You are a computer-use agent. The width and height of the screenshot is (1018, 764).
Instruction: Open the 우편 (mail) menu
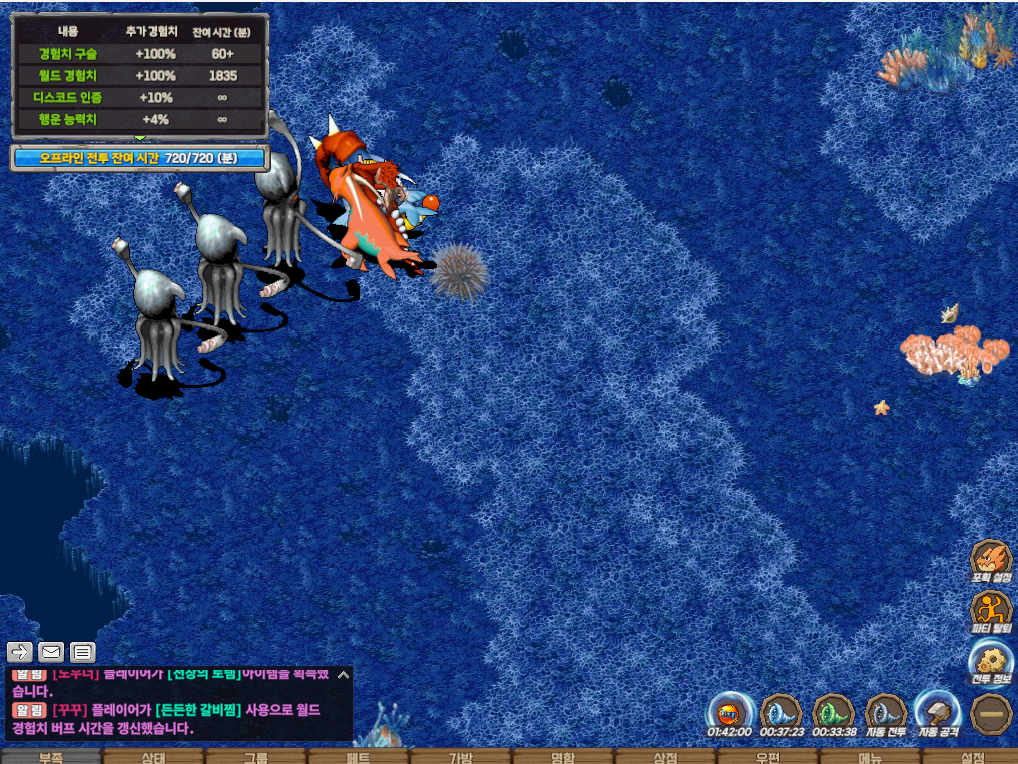[x=767, y=757]
